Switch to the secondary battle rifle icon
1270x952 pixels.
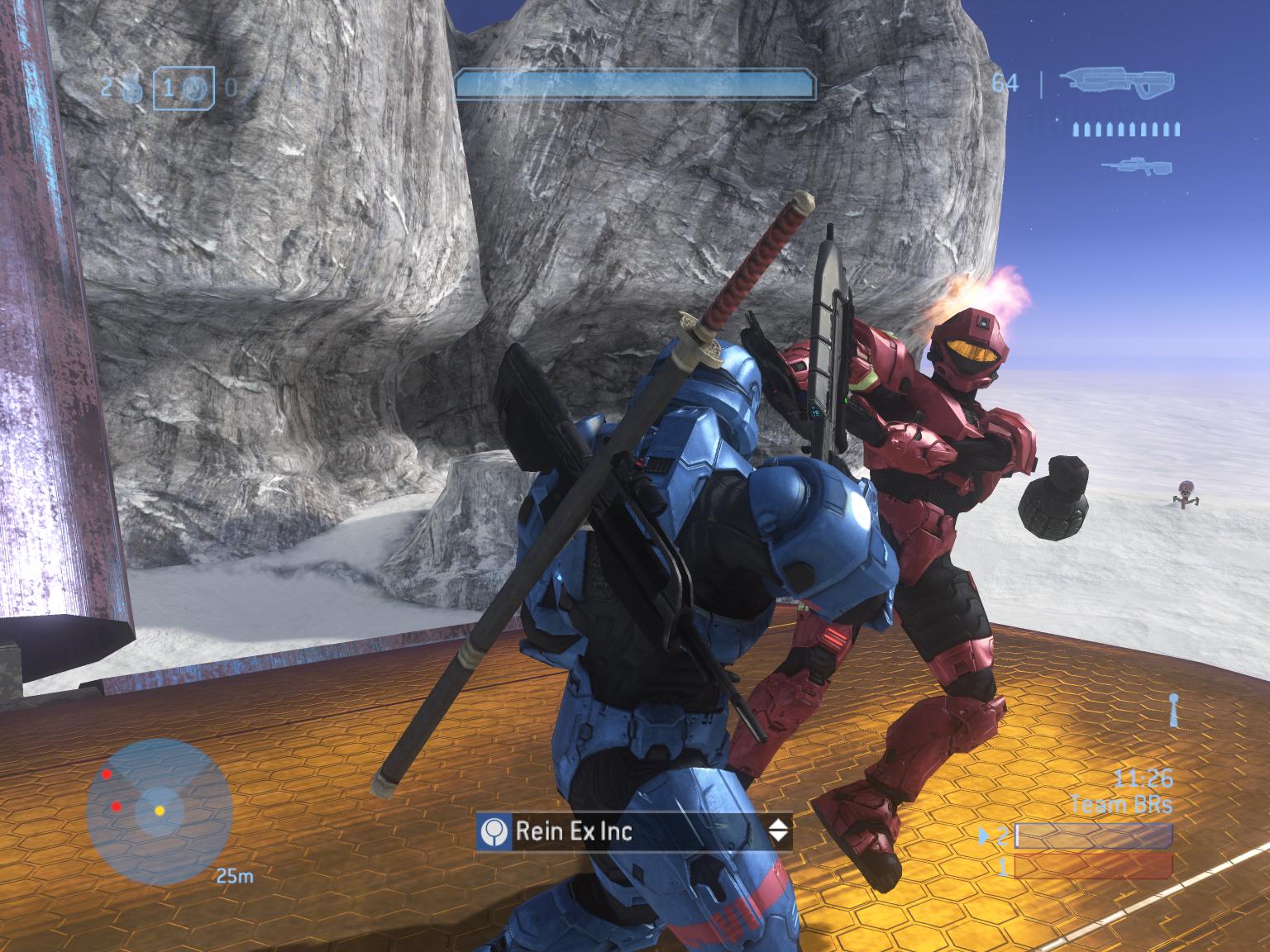[x=1136, y=165]
